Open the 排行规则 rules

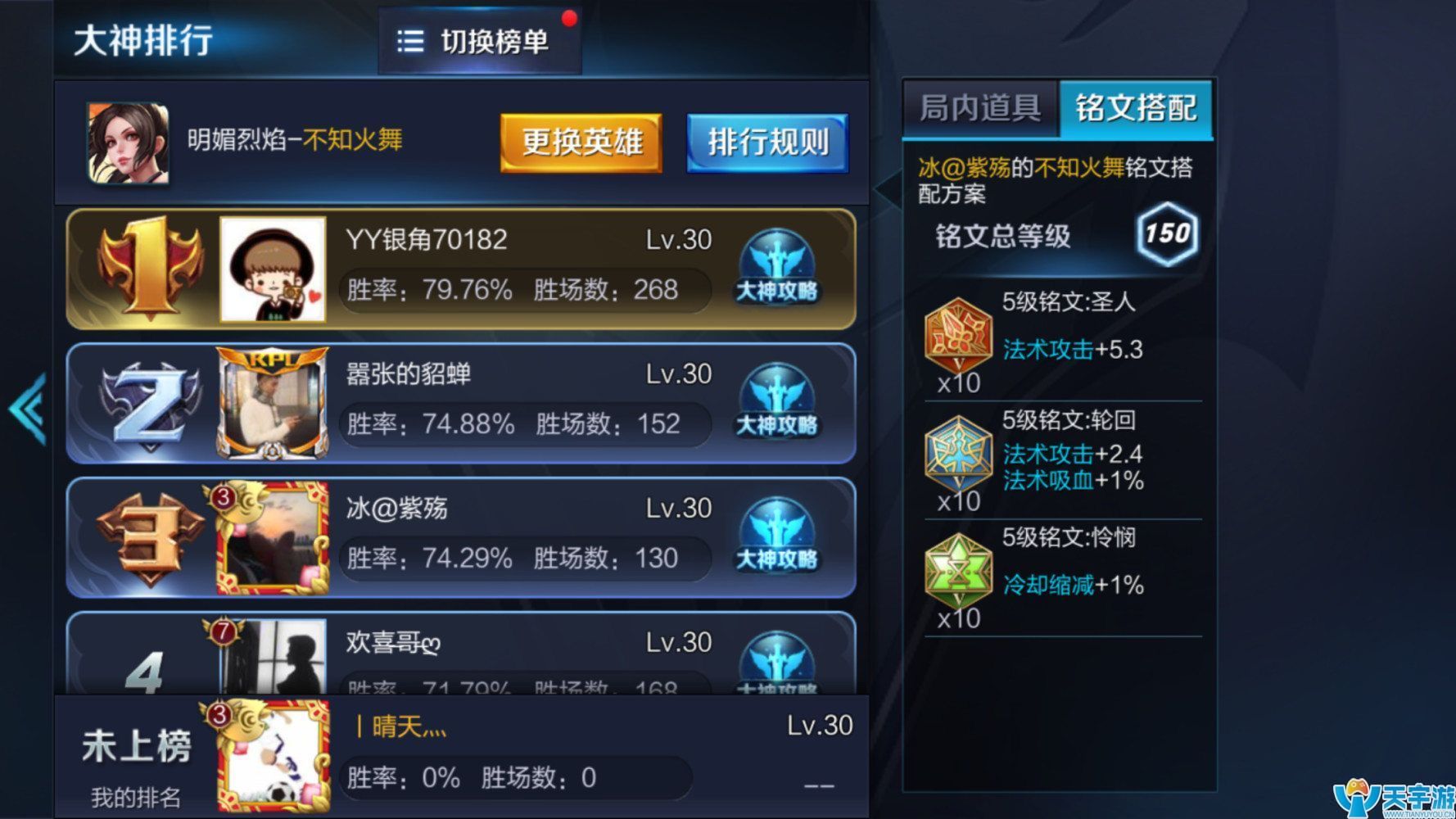coord(767,142)
